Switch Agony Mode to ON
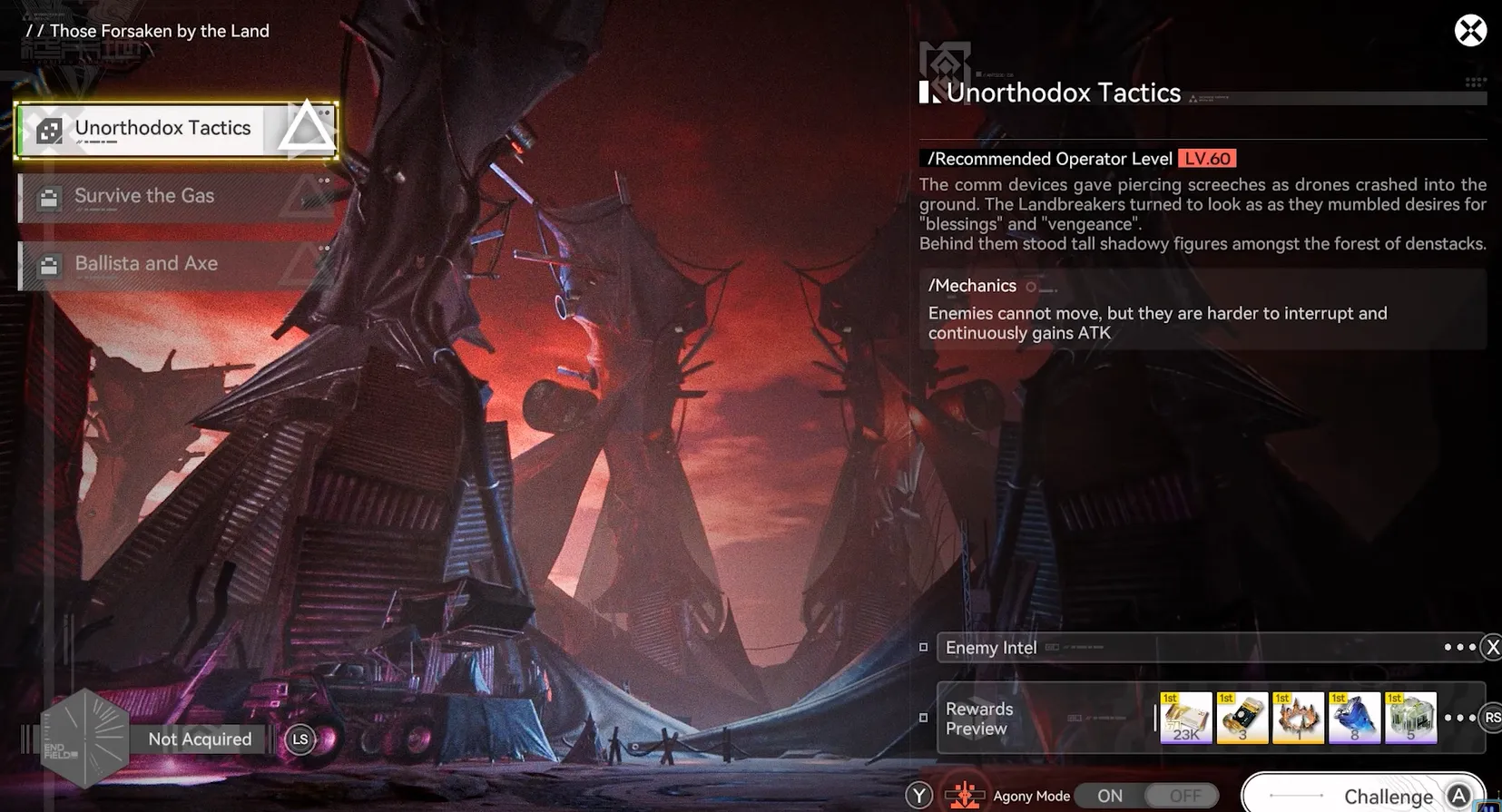This screenshot has width=1502, height=812. (1108, 796)
